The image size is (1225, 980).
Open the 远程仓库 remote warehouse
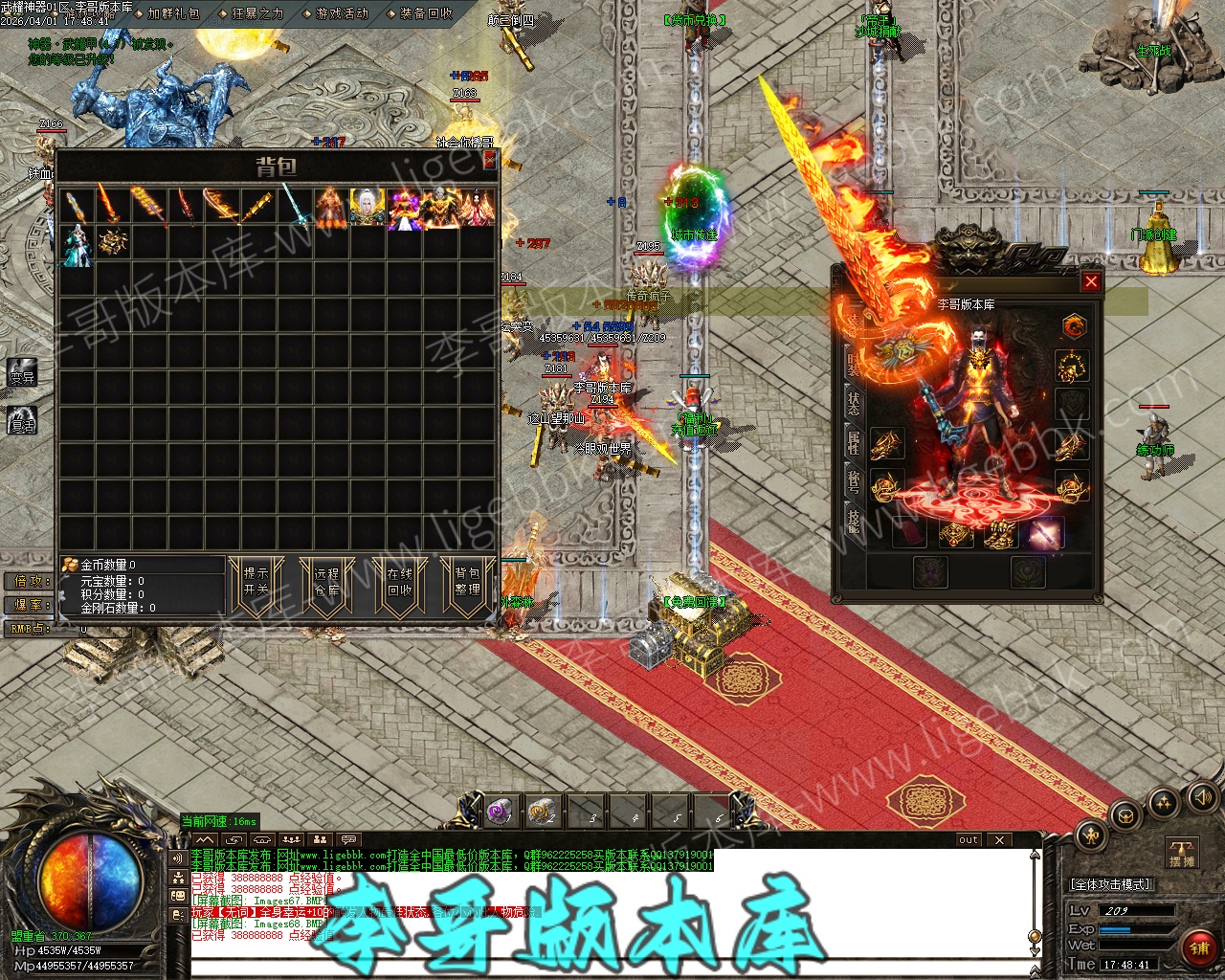pyautogui.click(x=327, y=582)
